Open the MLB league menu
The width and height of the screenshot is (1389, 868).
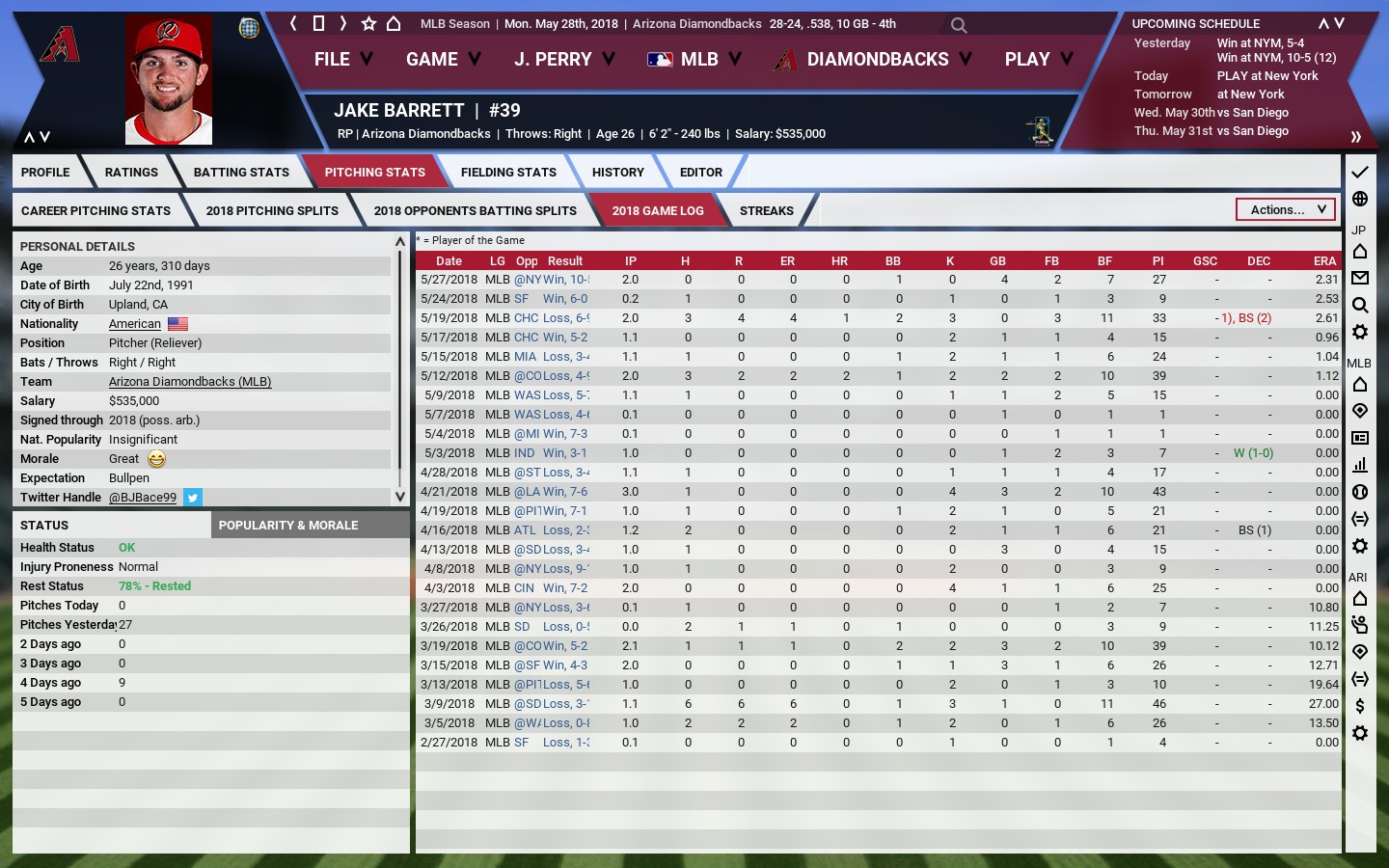694,60
